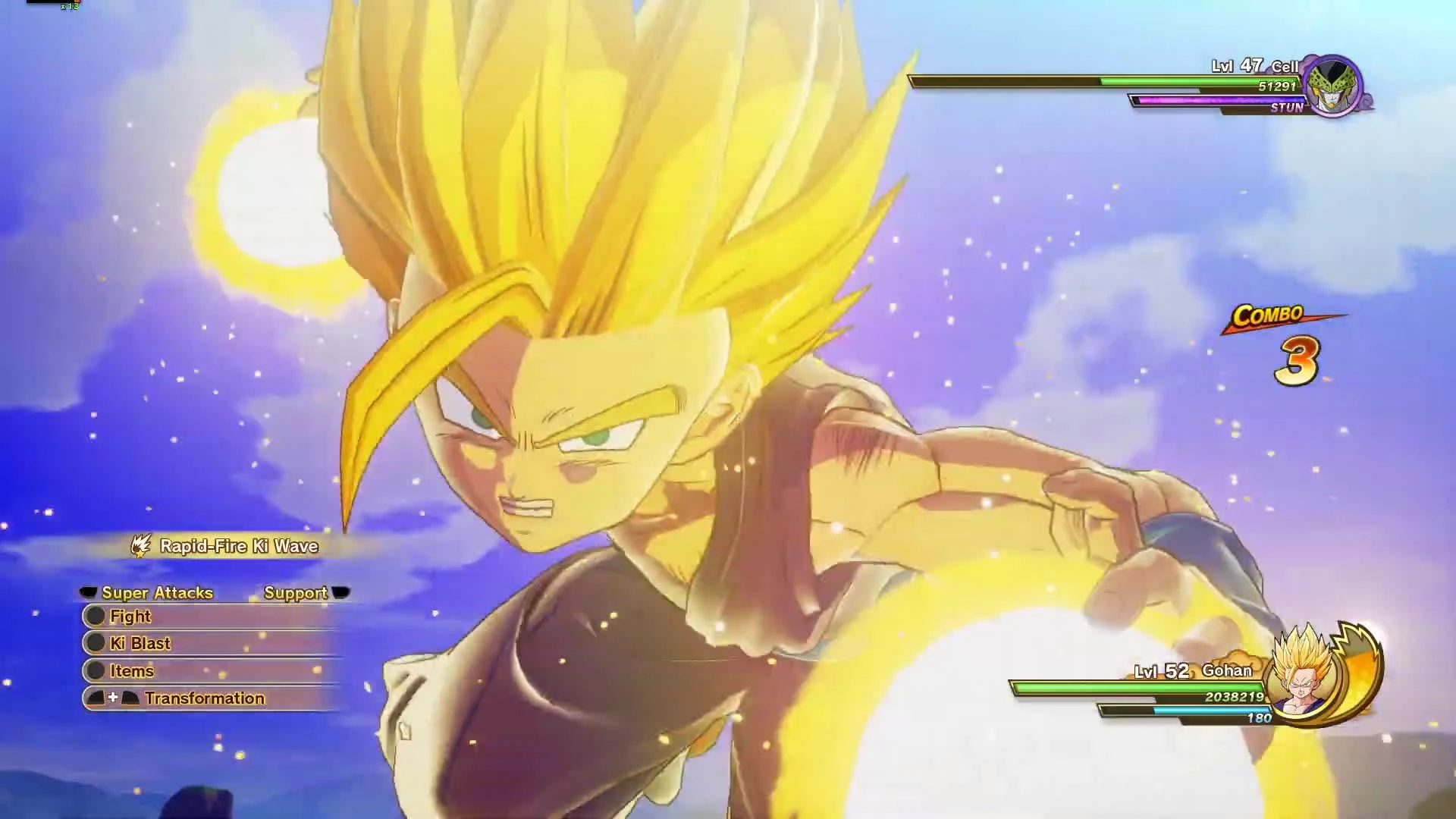Click the bumper icon left of Super Attacks
Viewport: 1456px width, 819px height.
pos(87,593)
